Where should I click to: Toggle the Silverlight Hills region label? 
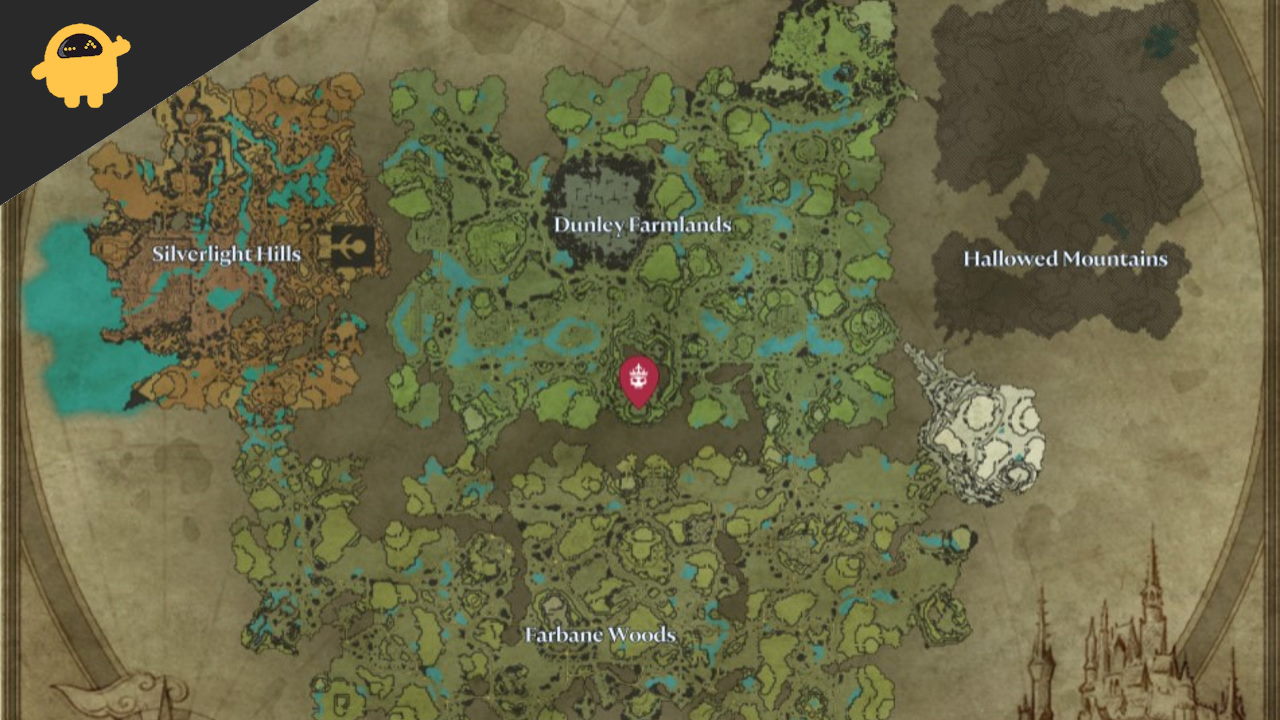[228, 254]
